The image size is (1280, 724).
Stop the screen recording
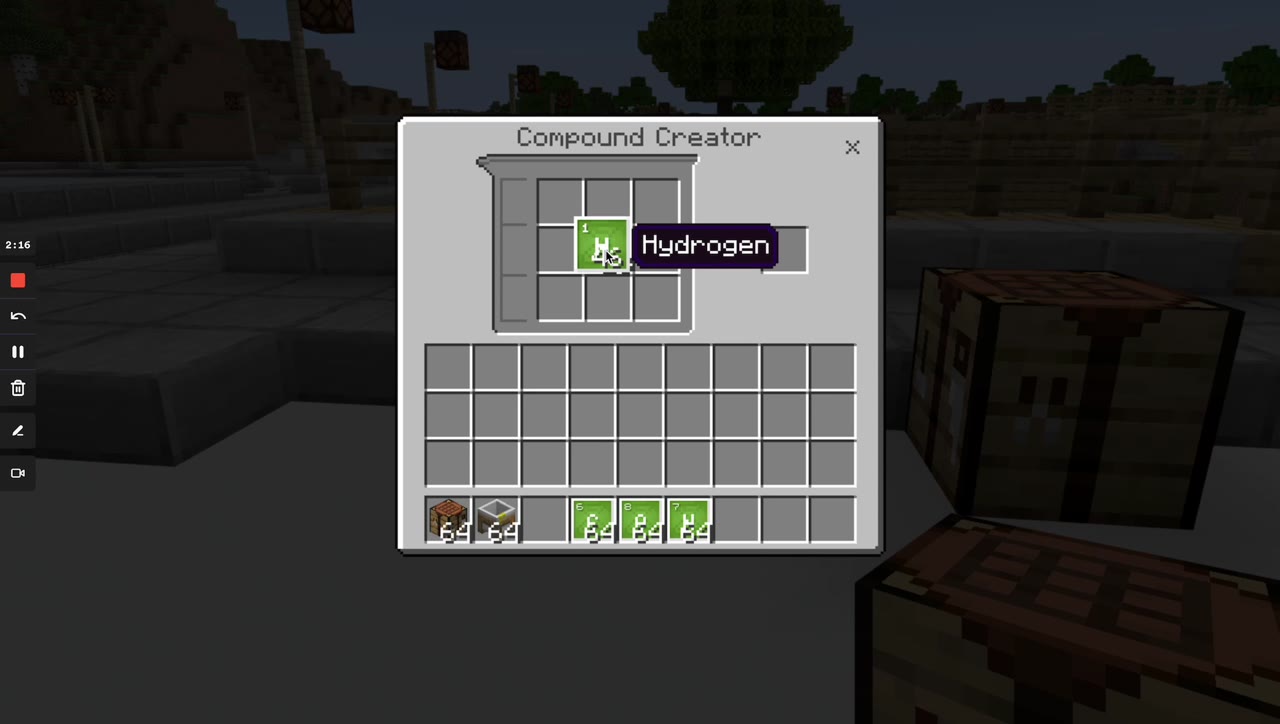[18, 280]
